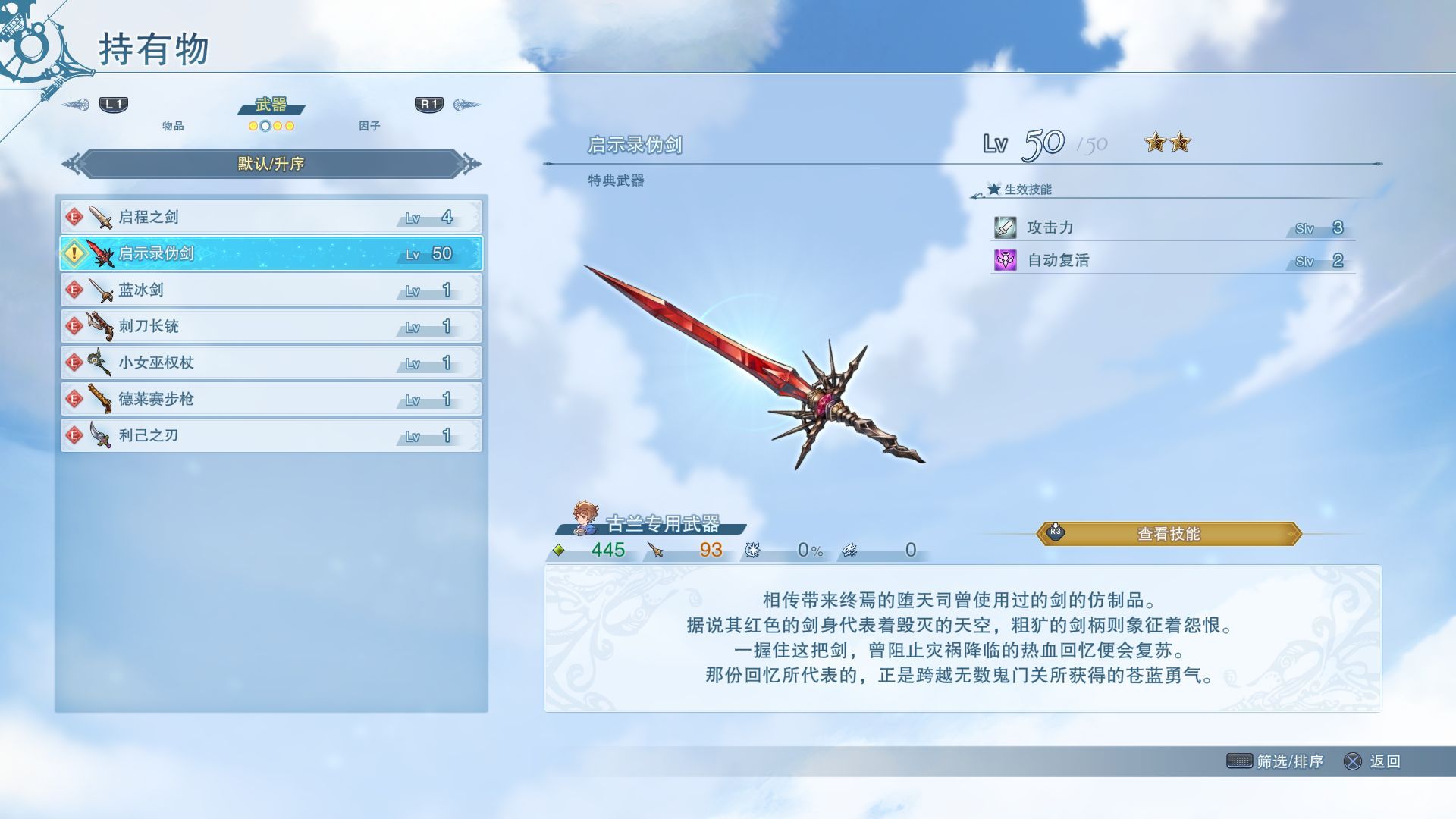
Task: Select the 启程之剑 weapon row
Action: click(271, 218)
